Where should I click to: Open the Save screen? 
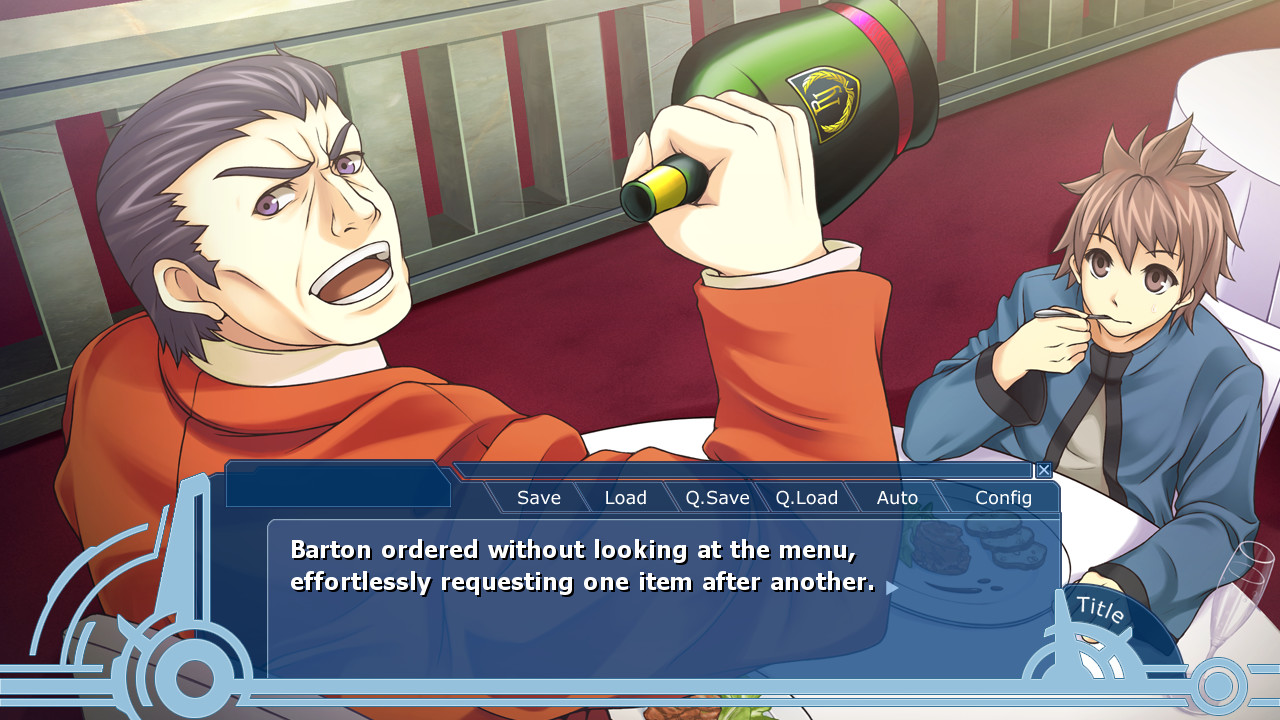pyautogui.click(x=538, y=497)
